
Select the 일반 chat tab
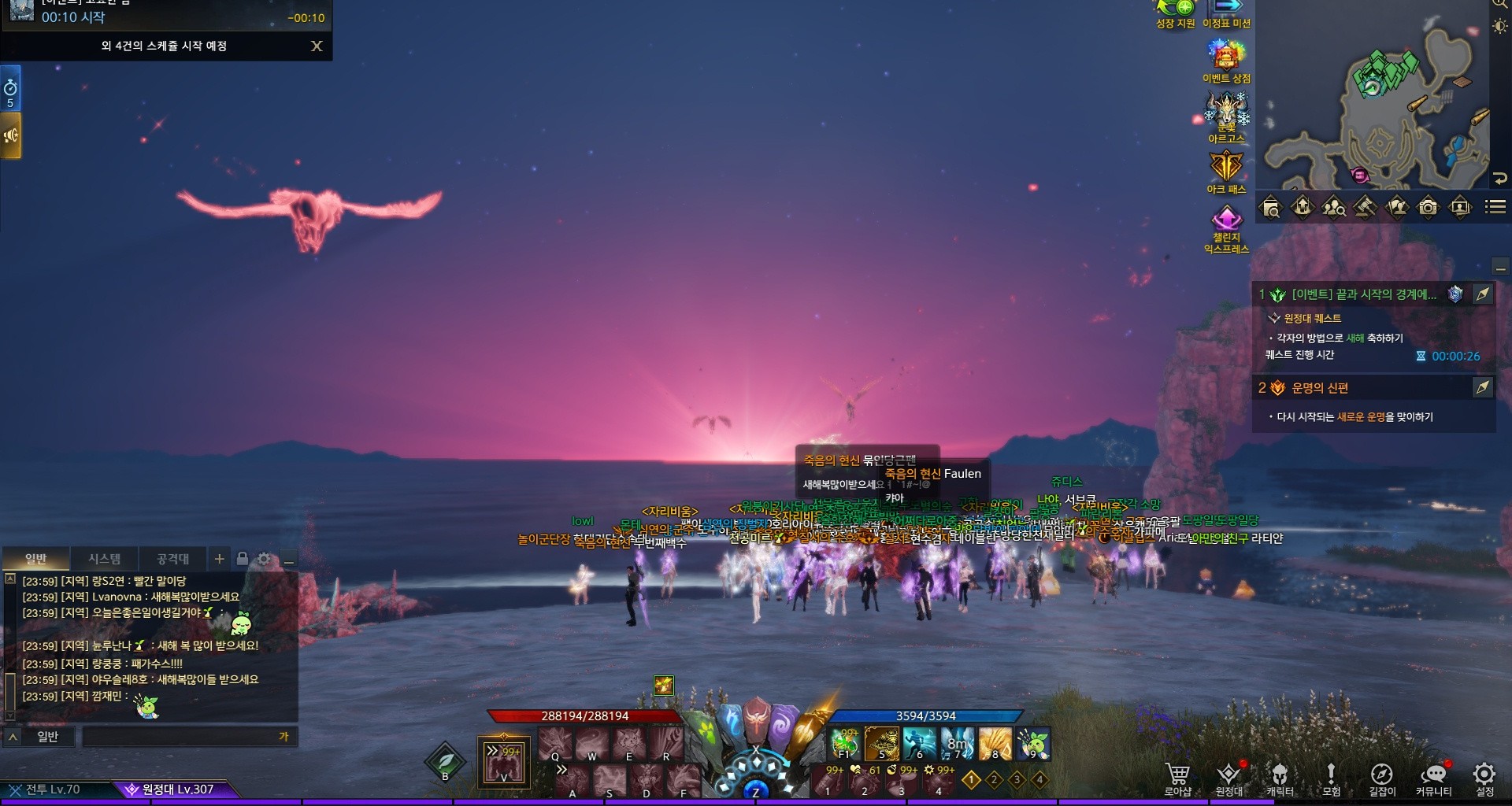click(36, 559)
